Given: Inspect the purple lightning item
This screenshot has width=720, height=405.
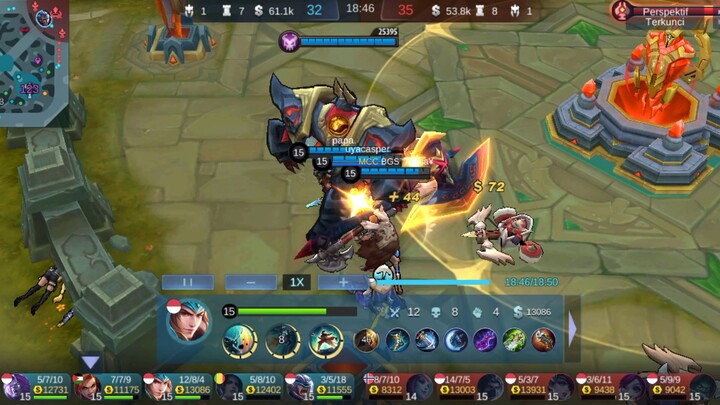Looking at the screenshot, I should 485,340.
